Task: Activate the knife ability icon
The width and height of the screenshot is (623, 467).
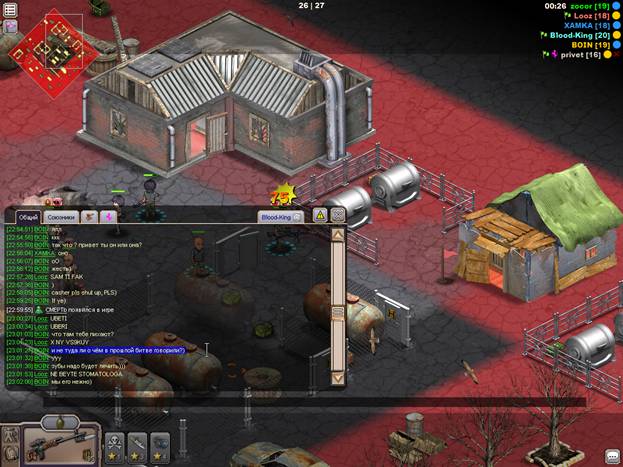Action: point(137,443)
